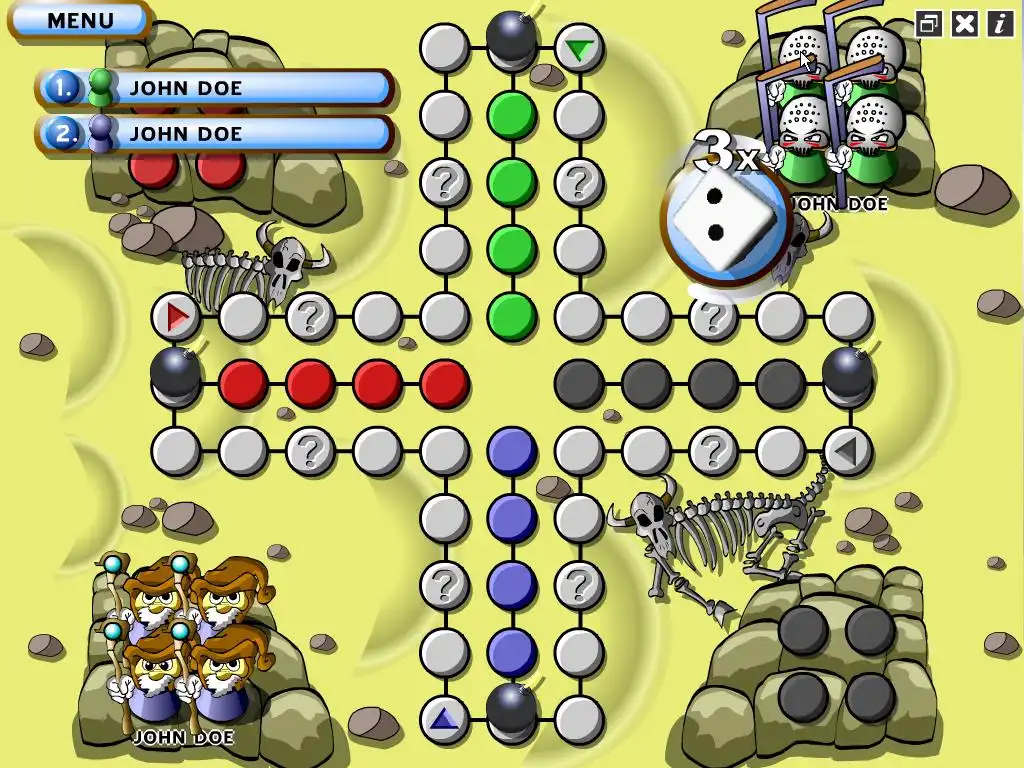Viewport: 1024px width, 768px height.
Task: Select player 1 John Doe row
Action: point(215,88)
